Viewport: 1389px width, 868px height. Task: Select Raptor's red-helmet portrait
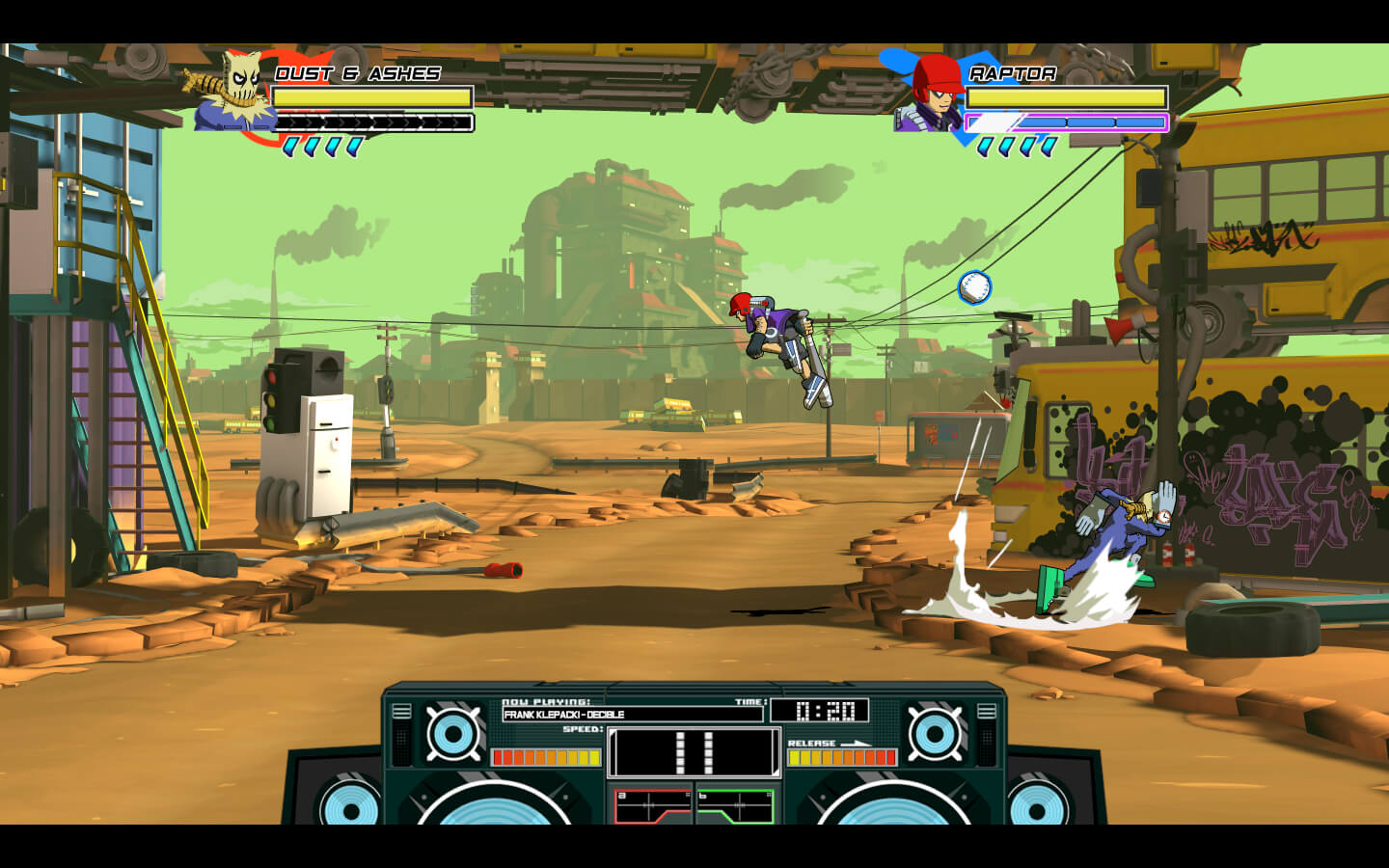(933, 93)
